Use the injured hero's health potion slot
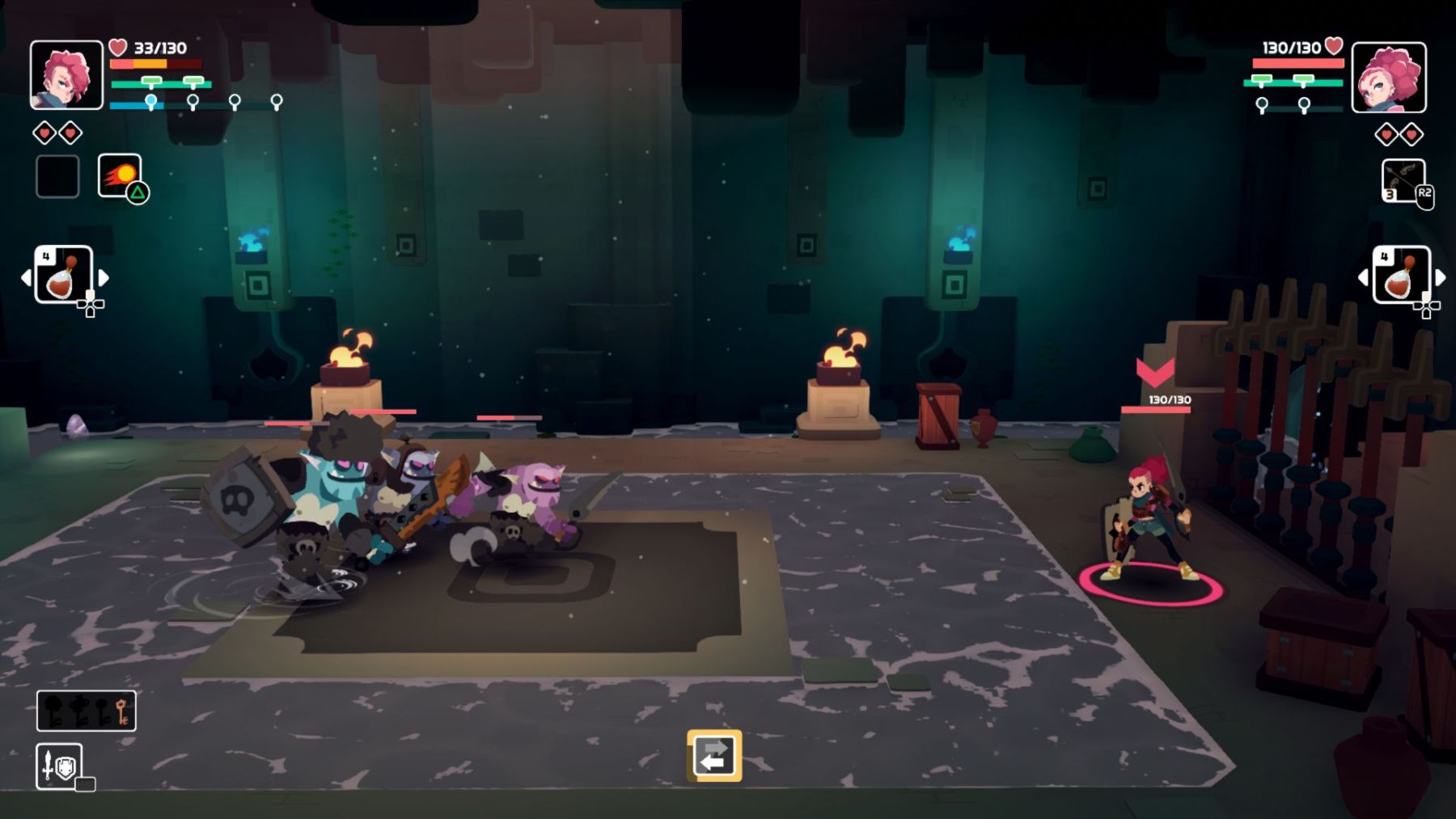The width and height of the screenshot is (1456, 819). (63, 276)
